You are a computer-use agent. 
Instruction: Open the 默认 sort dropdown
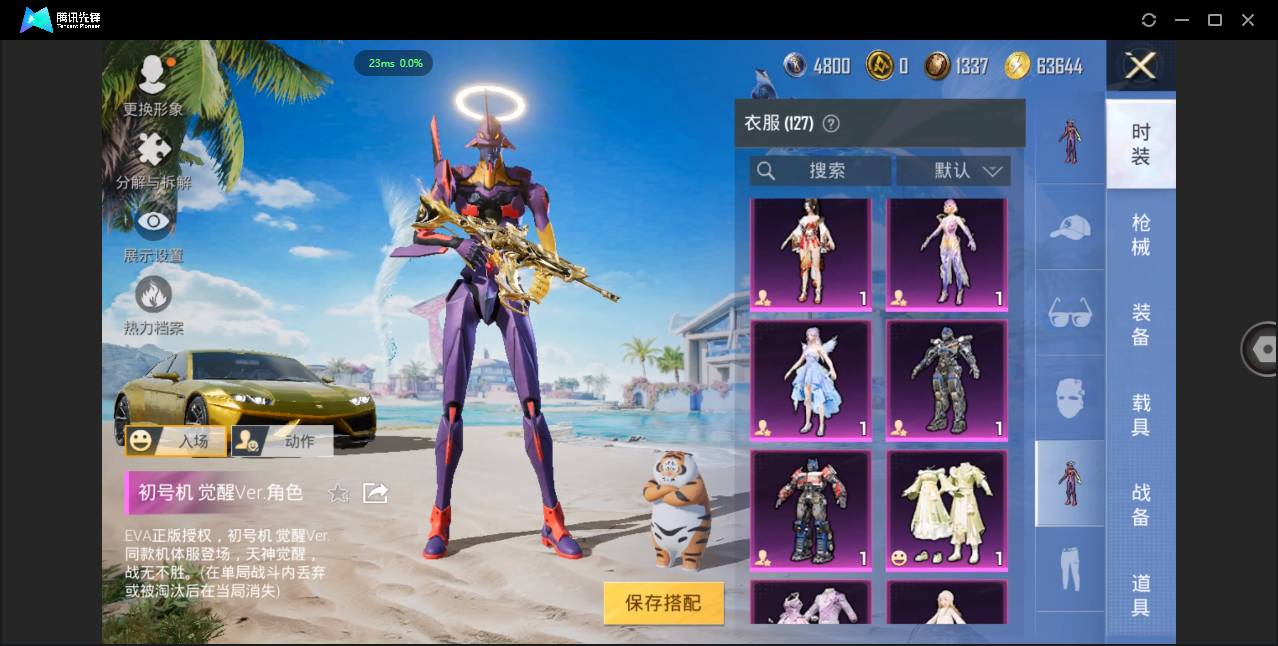click(953, 171)
